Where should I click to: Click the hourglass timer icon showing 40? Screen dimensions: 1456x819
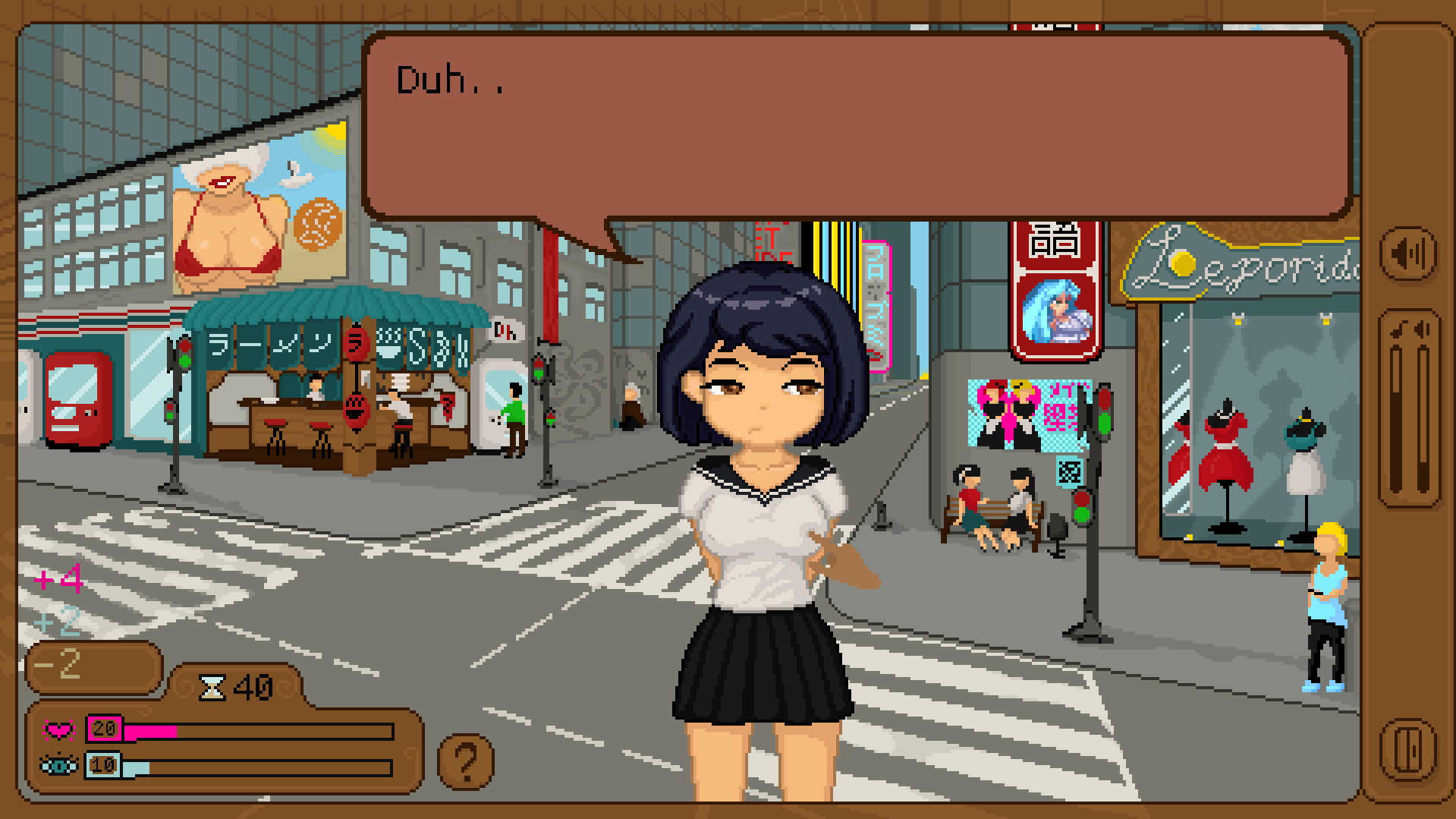tap(214, 687)
